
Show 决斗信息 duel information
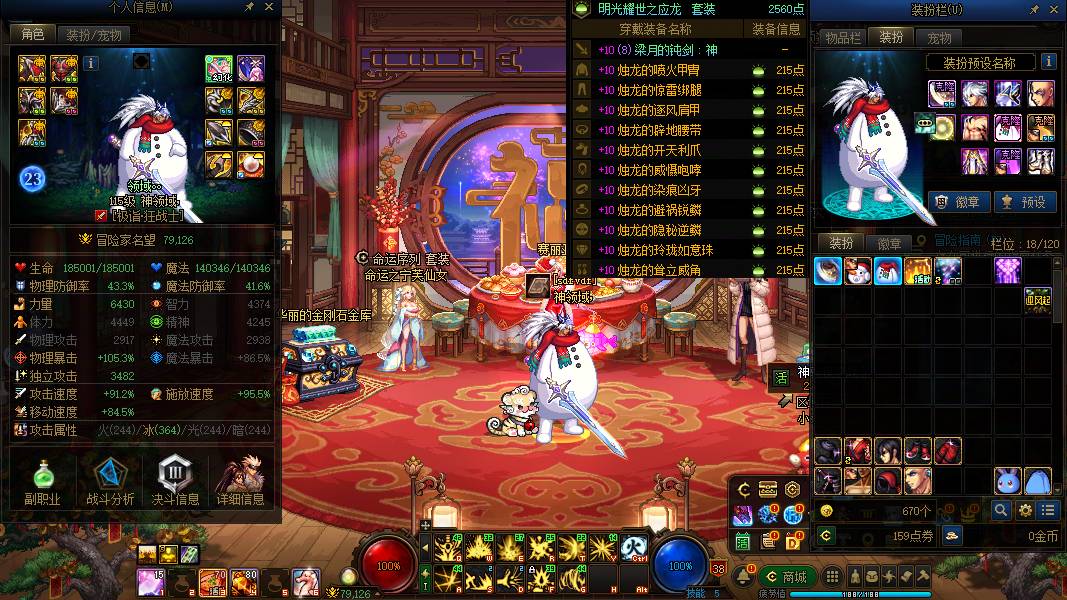[x=175, y=482]
